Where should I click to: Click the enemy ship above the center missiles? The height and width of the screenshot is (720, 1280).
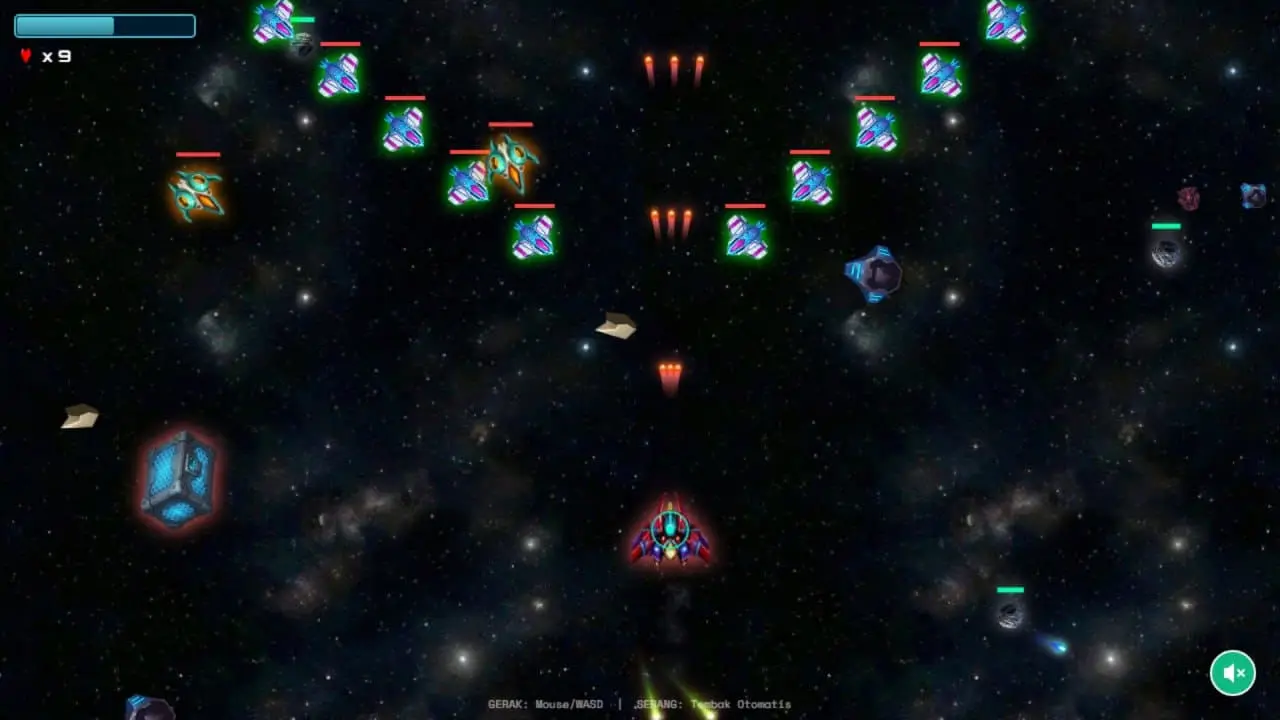pos(744,233)
